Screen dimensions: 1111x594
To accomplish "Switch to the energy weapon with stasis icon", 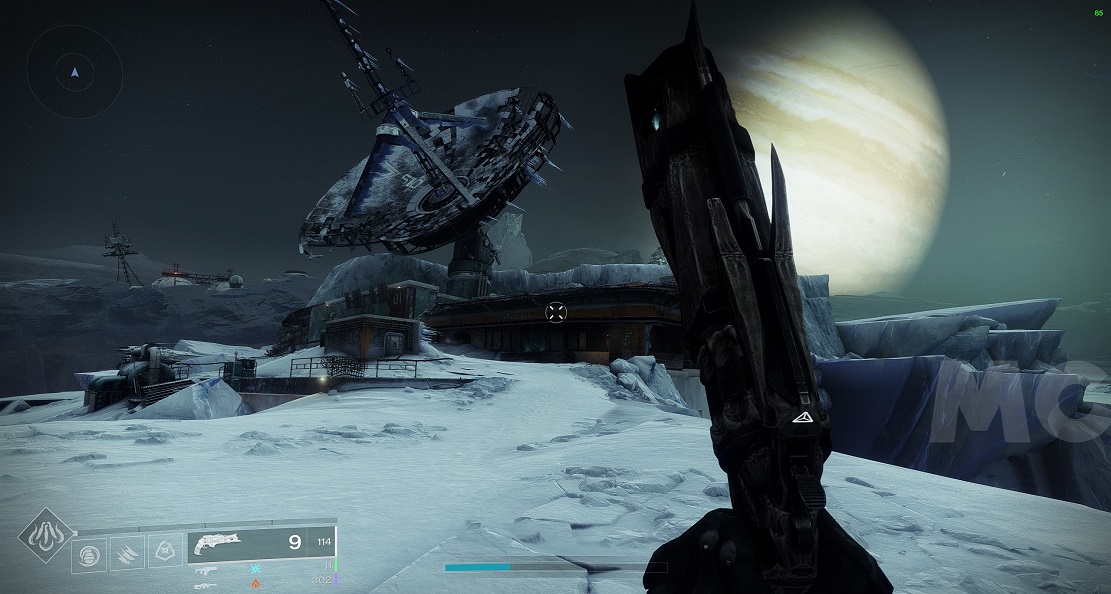I will coord(208,567).
